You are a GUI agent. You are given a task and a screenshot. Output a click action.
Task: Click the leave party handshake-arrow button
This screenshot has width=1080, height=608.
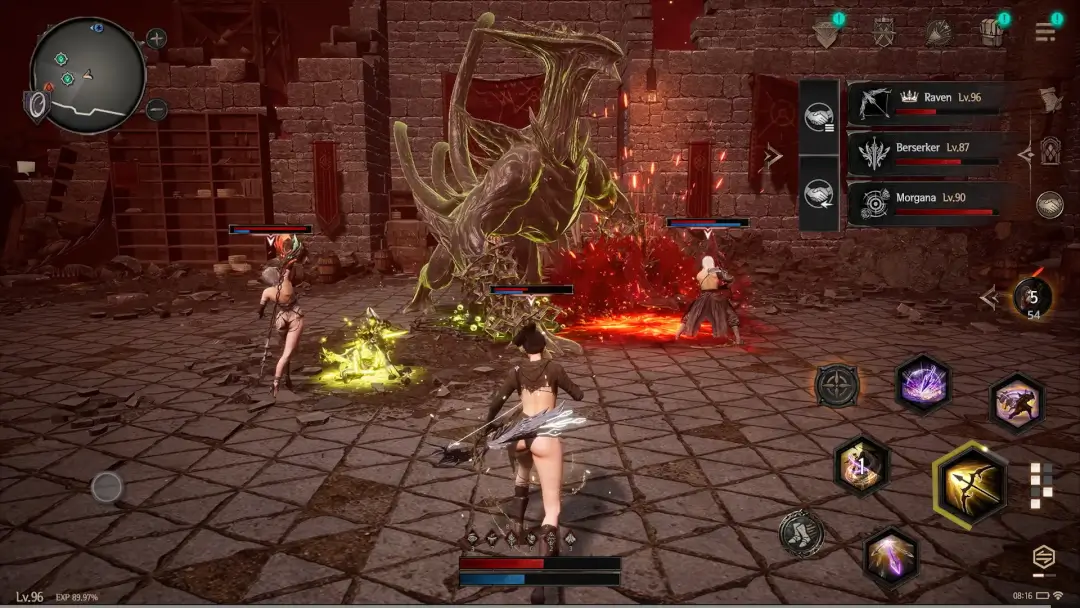(x=818, y=194)
